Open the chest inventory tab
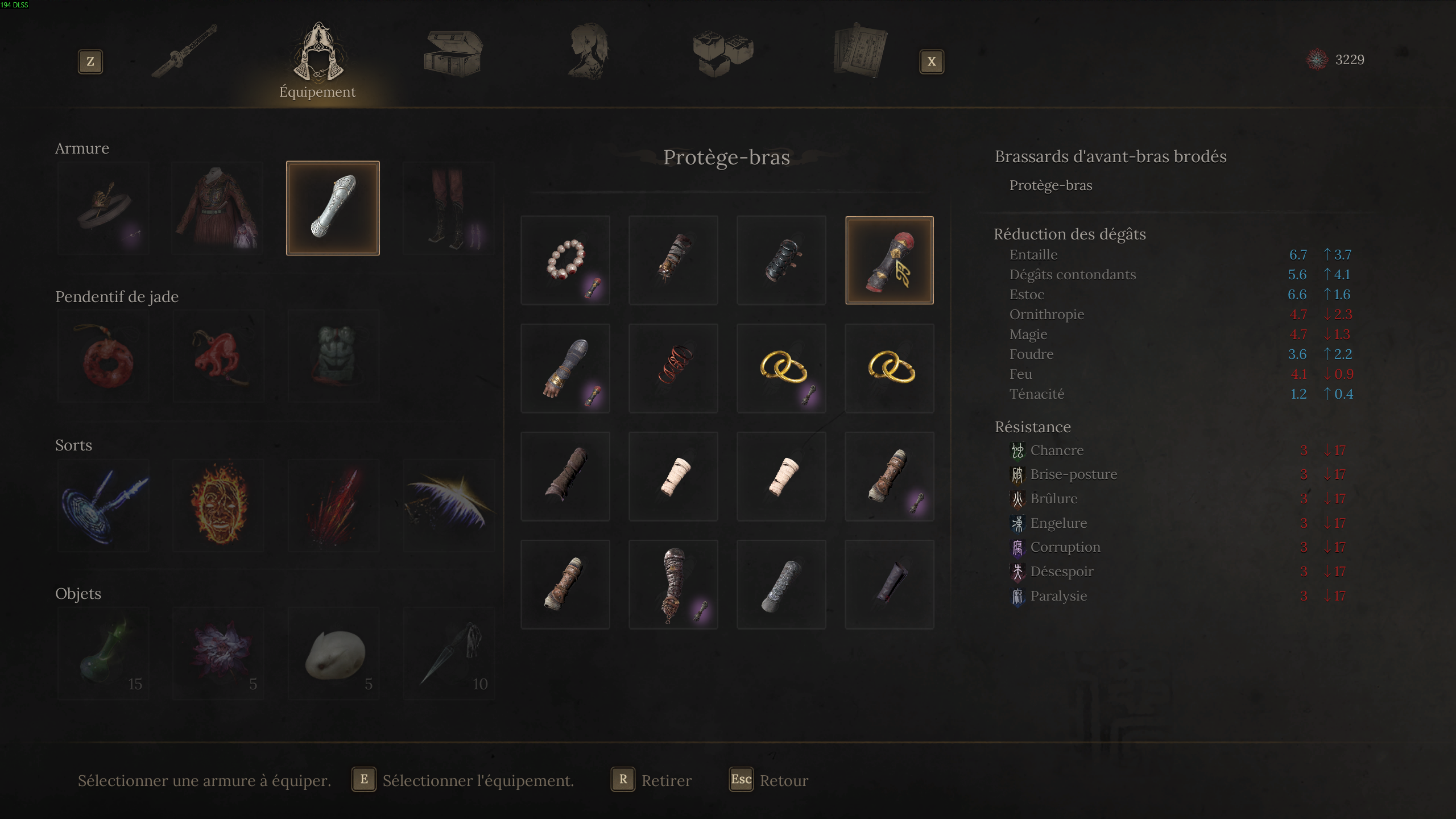This screenshot has width=1456, height=819. pos(452,54)
